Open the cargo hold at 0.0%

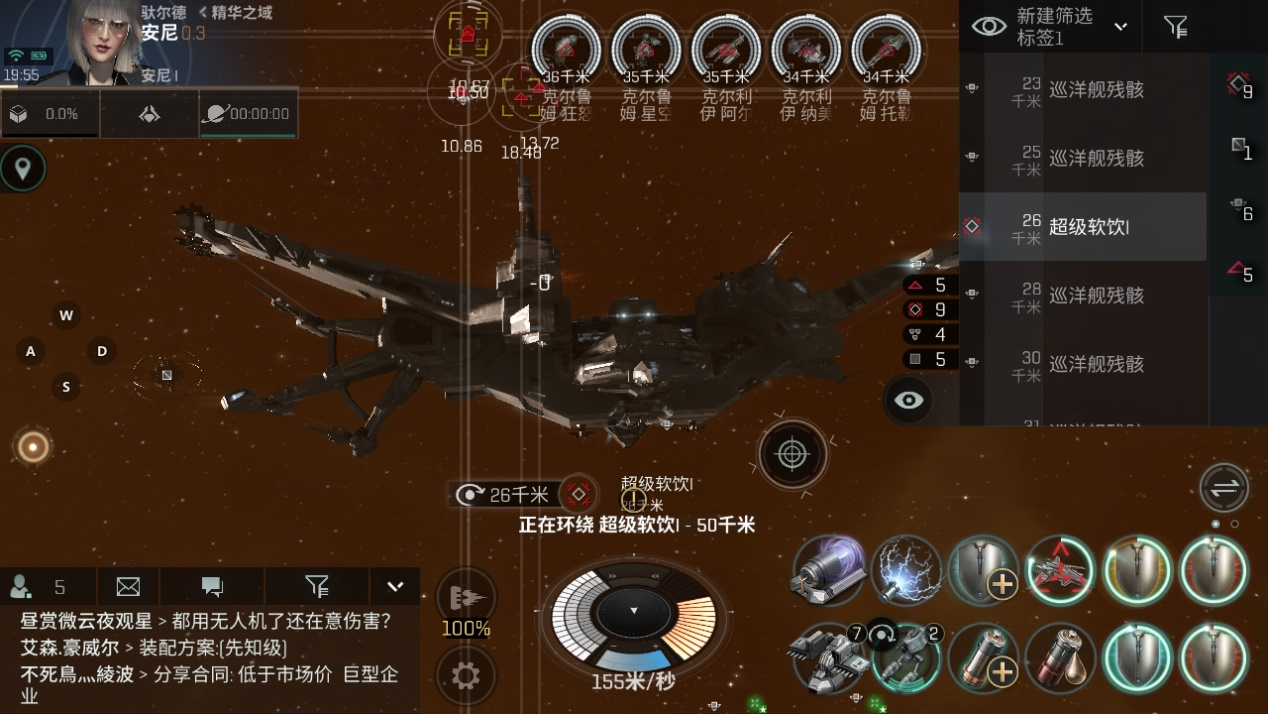pyautogui.click(x=49, y=115)
